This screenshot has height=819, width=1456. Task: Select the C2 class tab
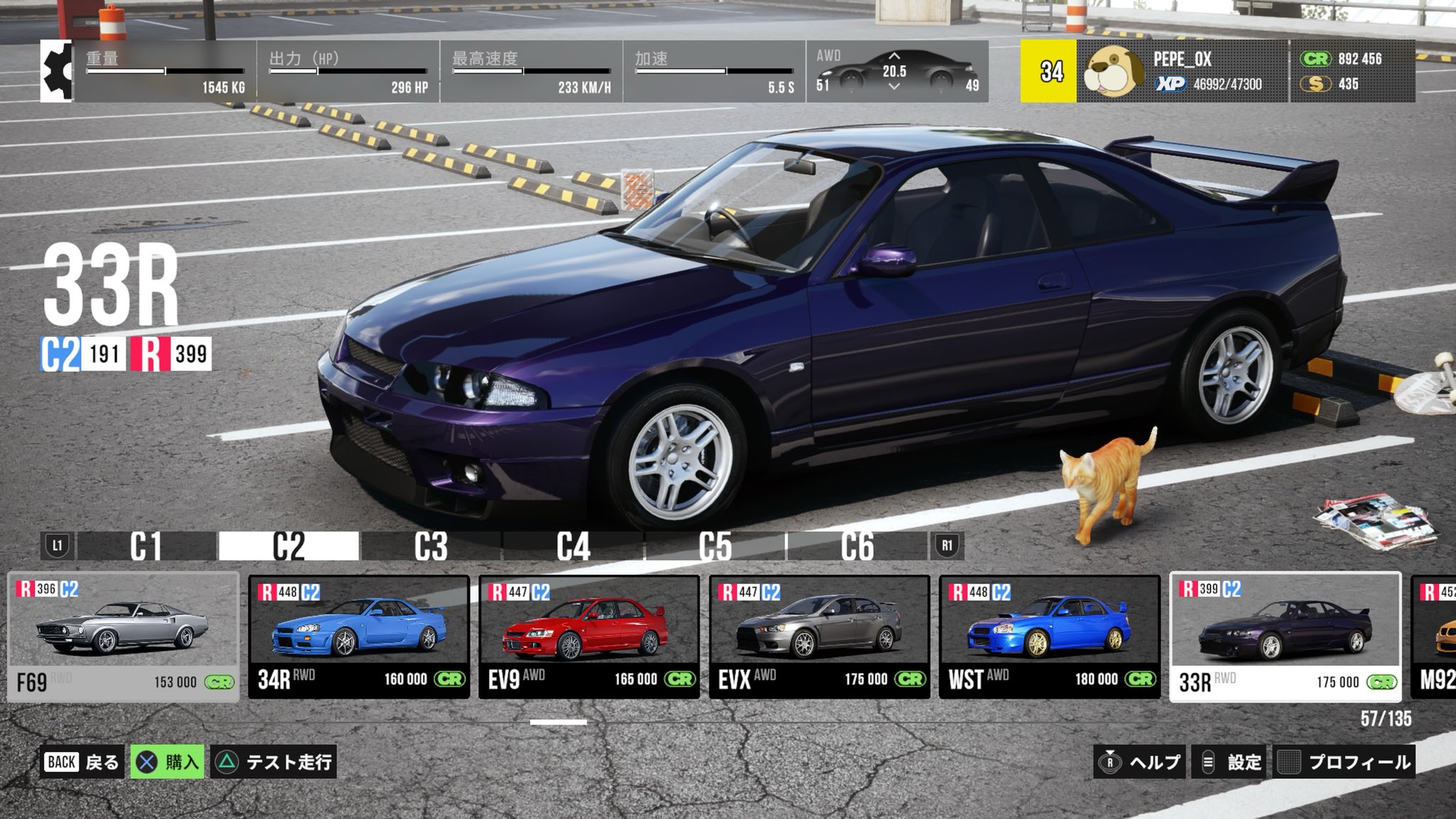[288, 546]
